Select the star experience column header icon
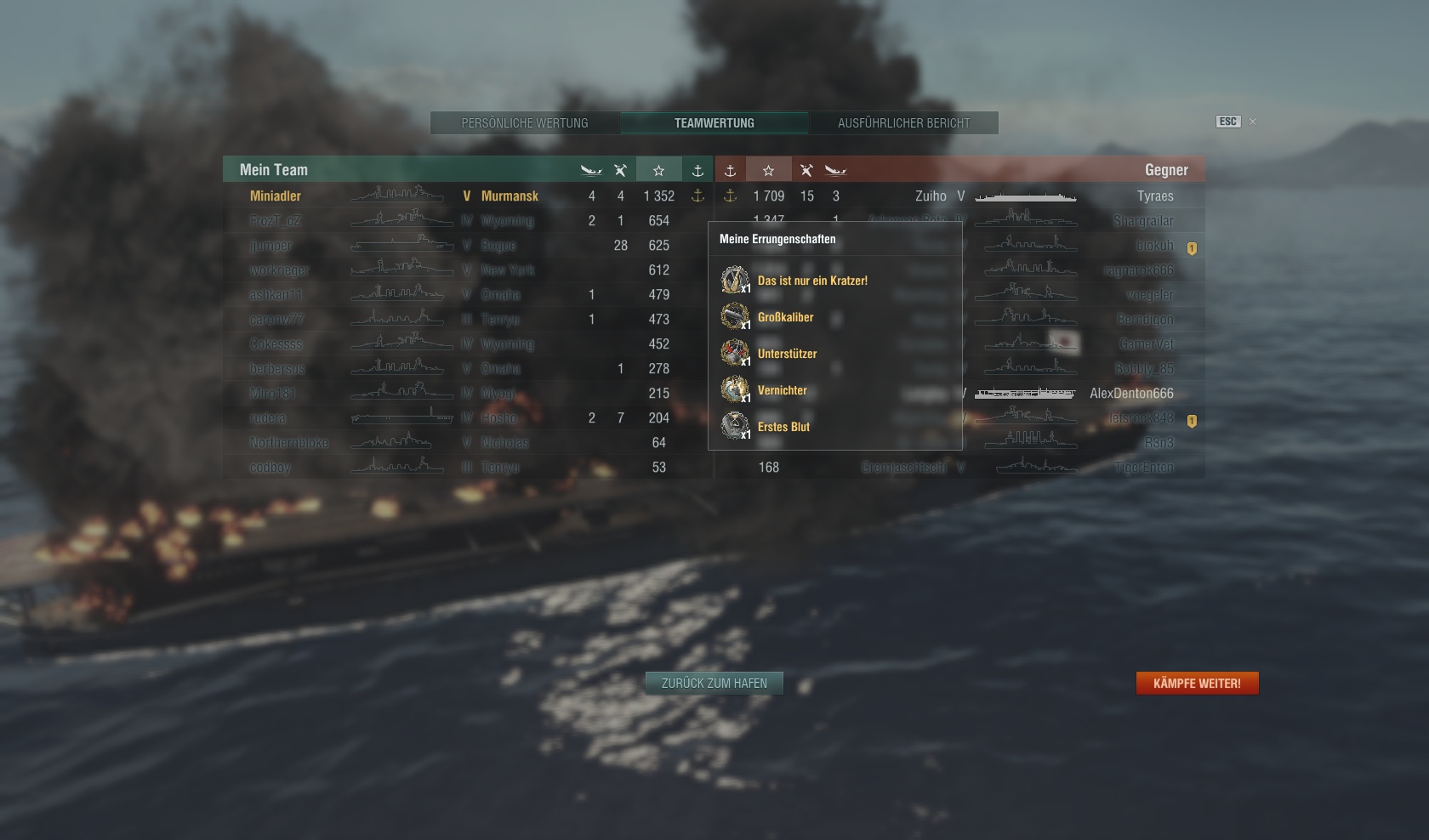The width and height of the screenshot is (1429, 840). click(658, 169)
